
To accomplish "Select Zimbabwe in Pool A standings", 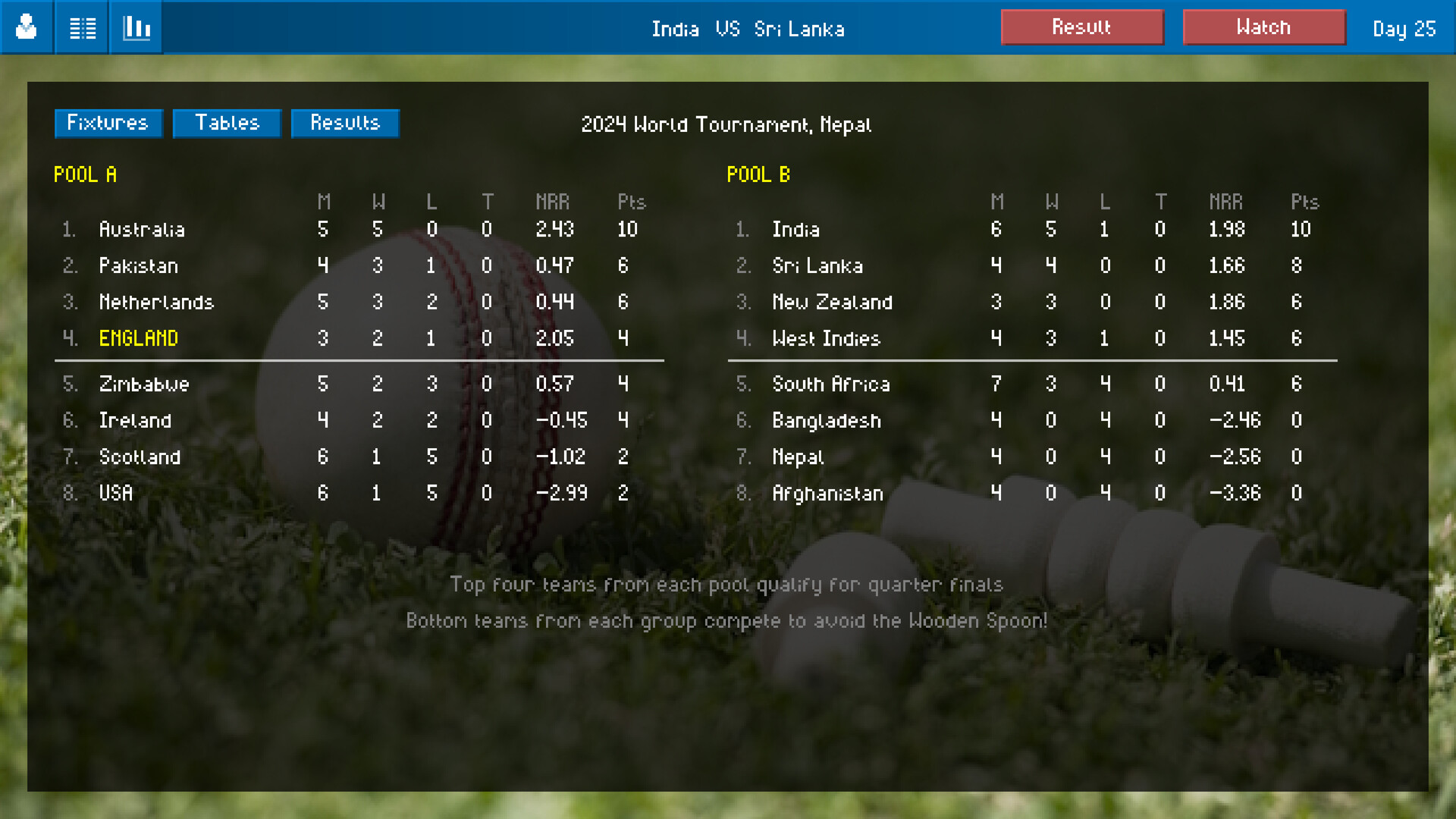I will (x=144, y=384).
